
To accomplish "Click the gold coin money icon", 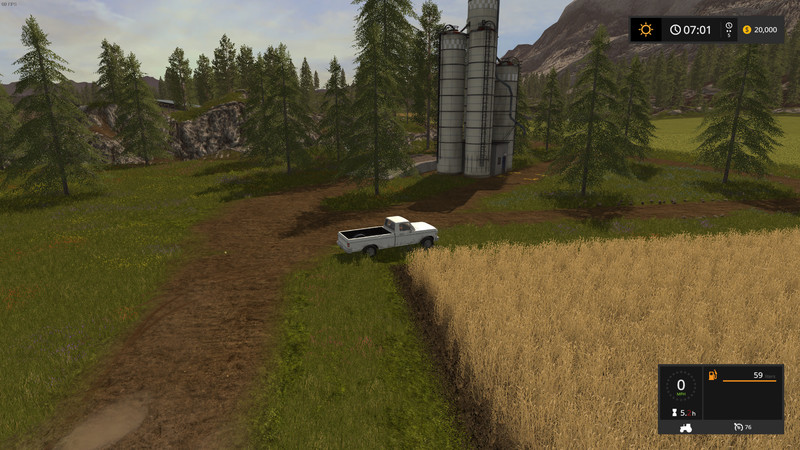I will click(746, 29).
